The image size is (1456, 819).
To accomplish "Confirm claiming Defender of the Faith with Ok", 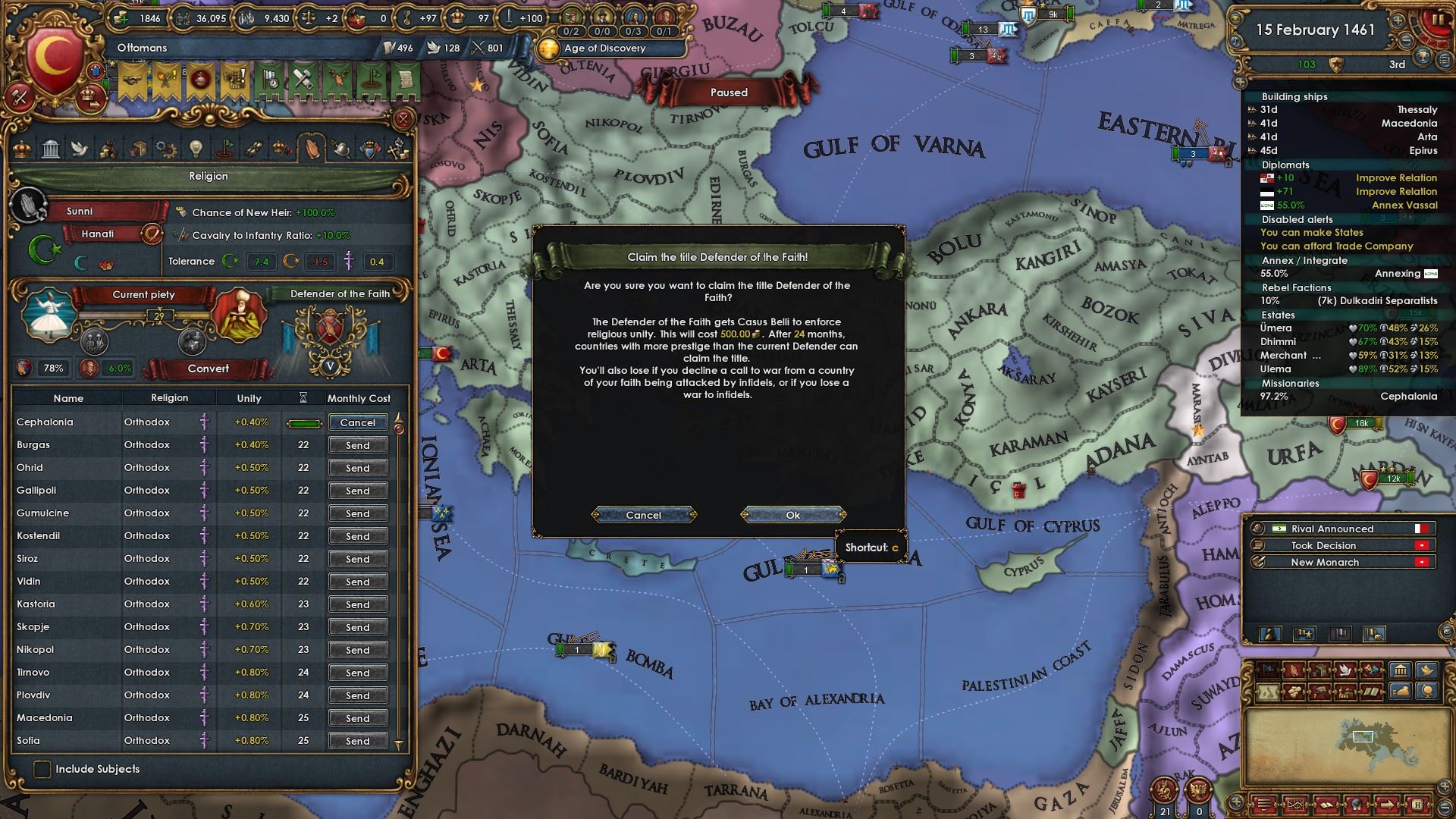I will (792, 515).
